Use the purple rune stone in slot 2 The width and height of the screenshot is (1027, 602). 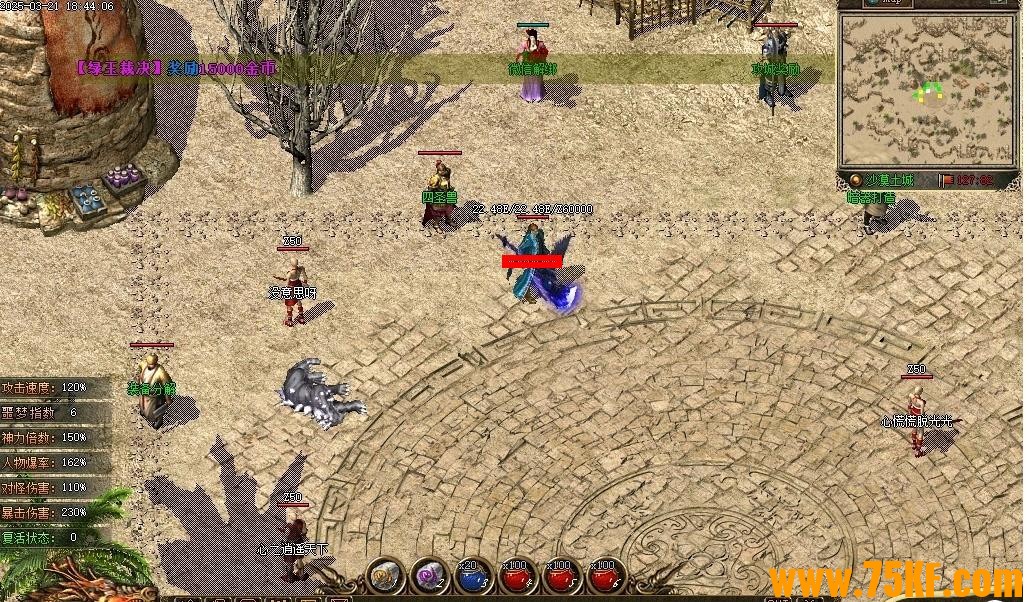coord(429,575)
